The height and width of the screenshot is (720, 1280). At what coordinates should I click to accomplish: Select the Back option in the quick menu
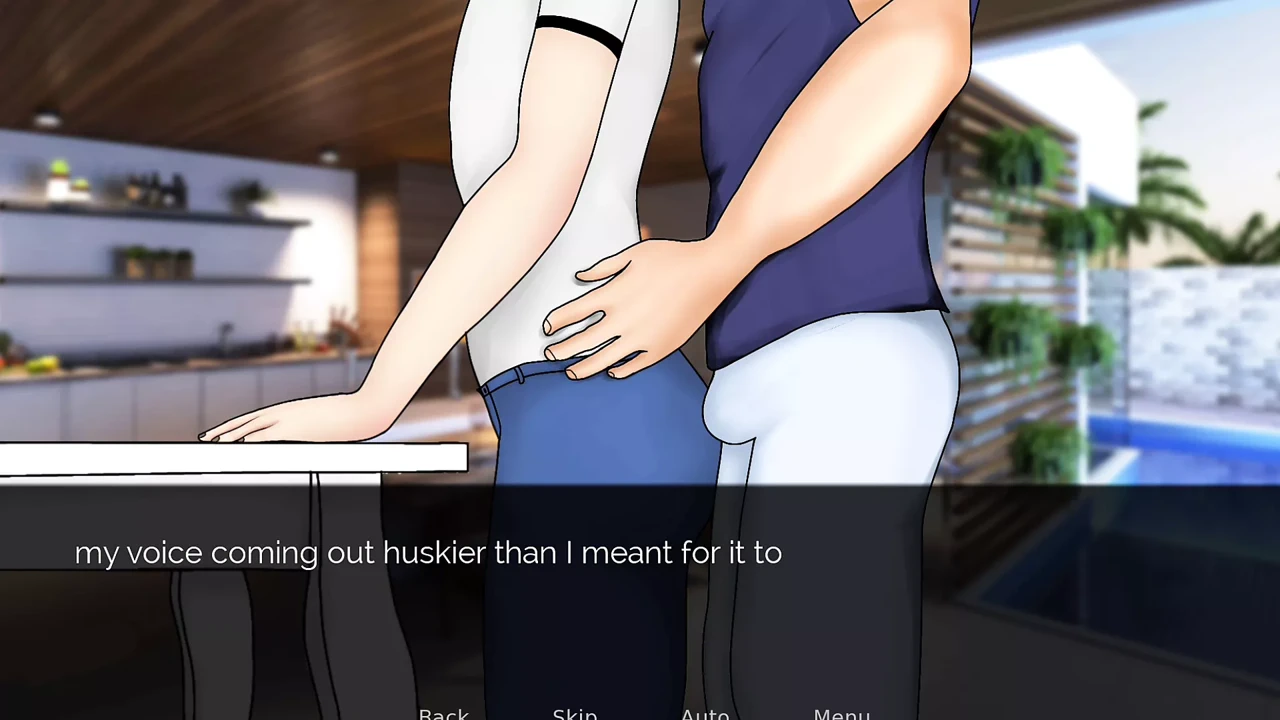click(x=444, y=712)
